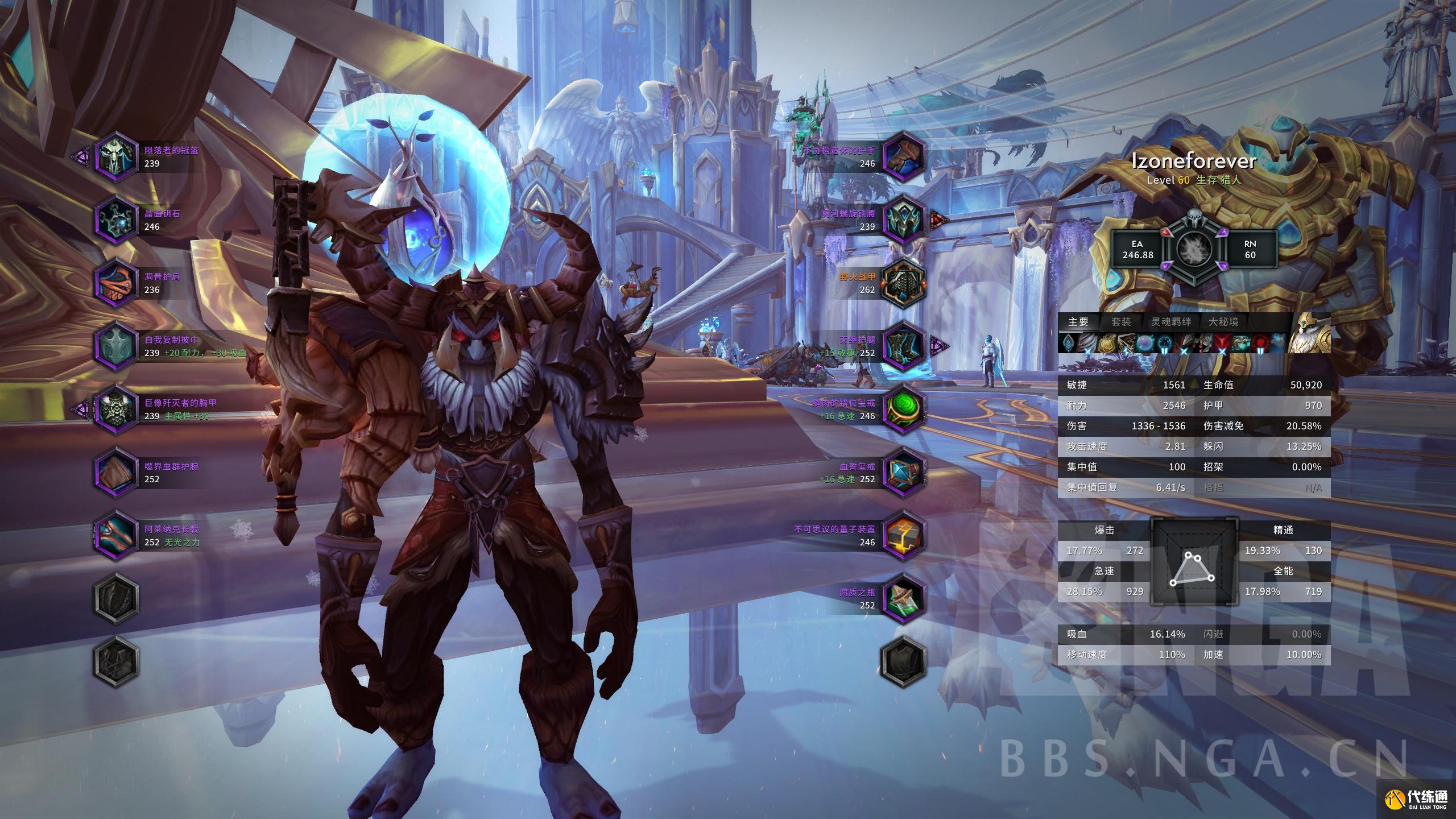1456x819 pixels.
Task: Select the 陨落者的冠盔 helmet slot
Action: pos(116,156)
